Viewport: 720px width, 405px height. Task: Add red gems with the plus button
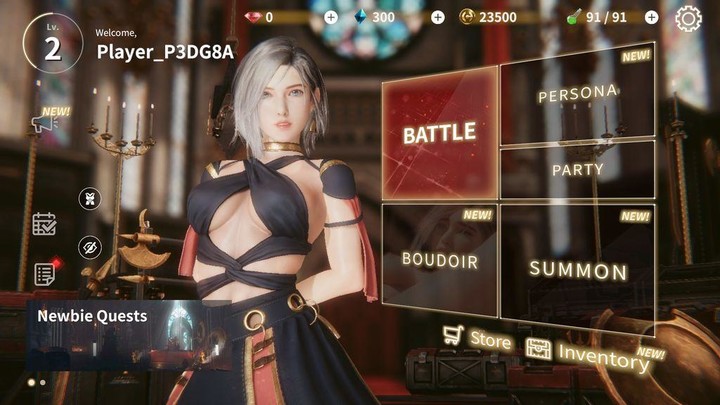click(x=331, y=17)
